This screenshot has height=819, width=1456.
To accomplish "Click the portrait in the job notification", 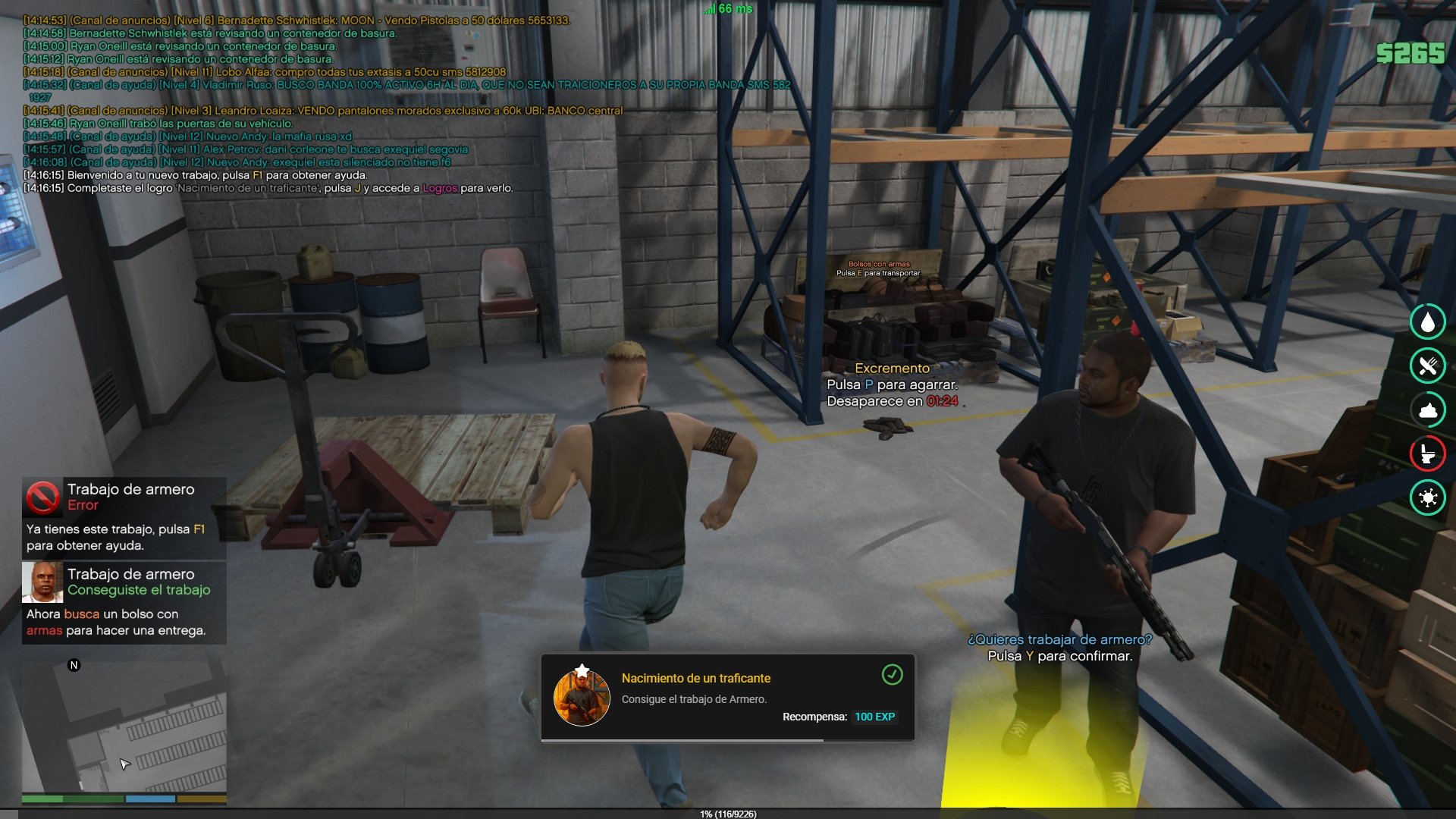I will [x=42, y=582].
